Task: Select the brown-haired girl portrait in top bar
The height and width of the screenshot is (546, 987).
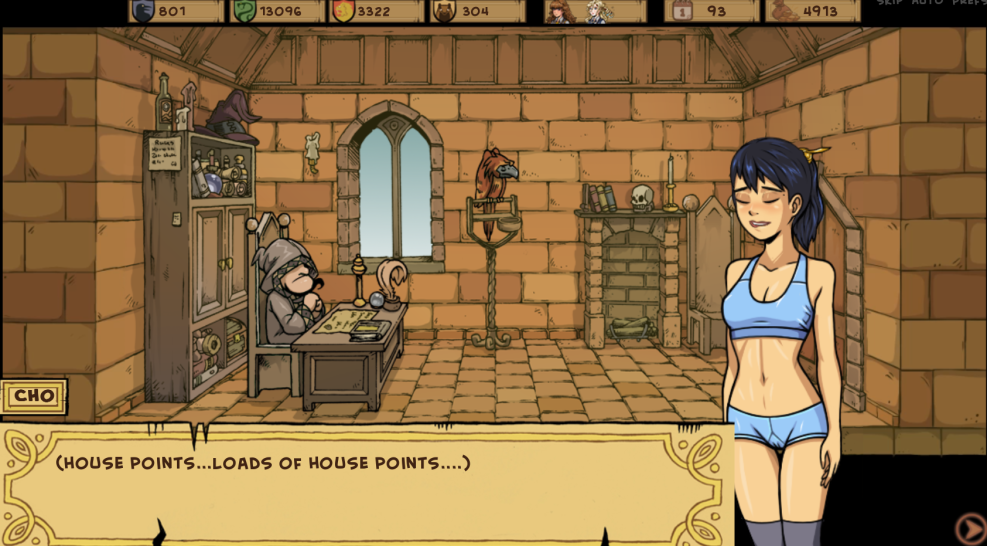Action: (x=561, y=11)
